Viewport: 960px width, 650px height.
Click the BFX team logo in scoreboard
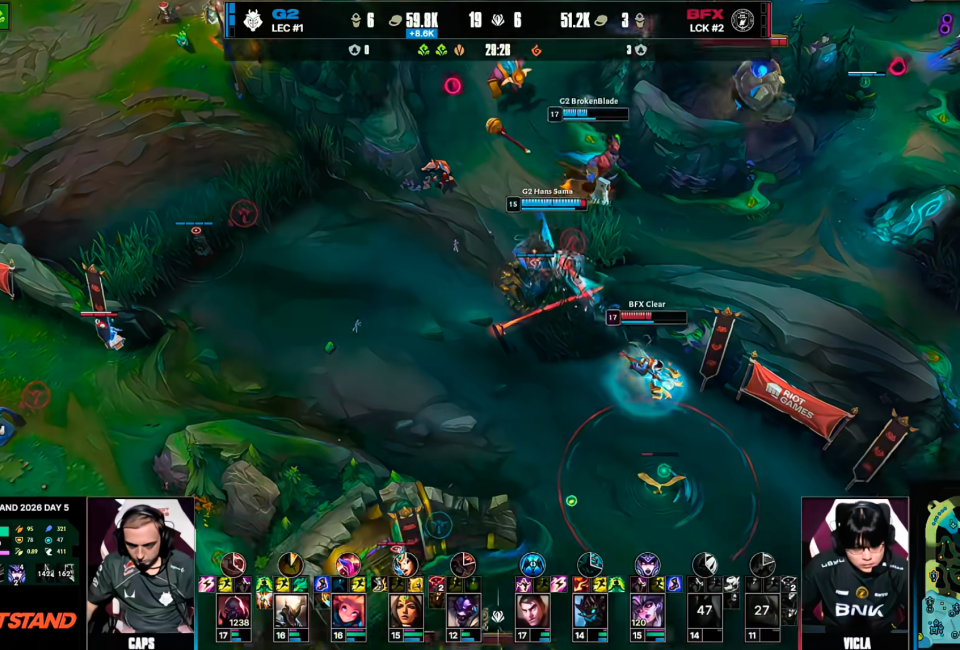tap(743, 20)
